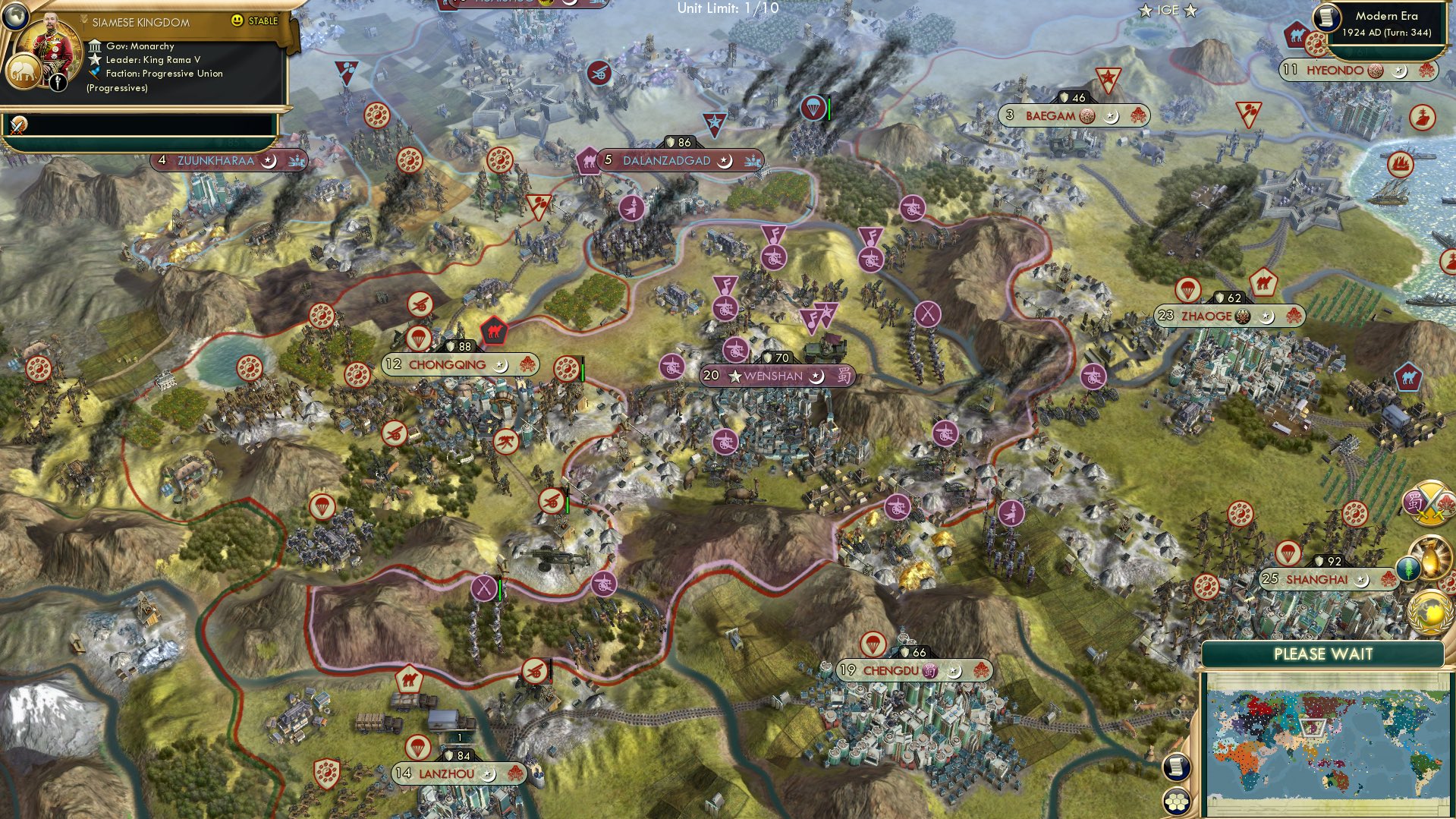Open the crossed-swords war notification on the right
Viewport: 1456px width, 819px height.
(1427, 502)
